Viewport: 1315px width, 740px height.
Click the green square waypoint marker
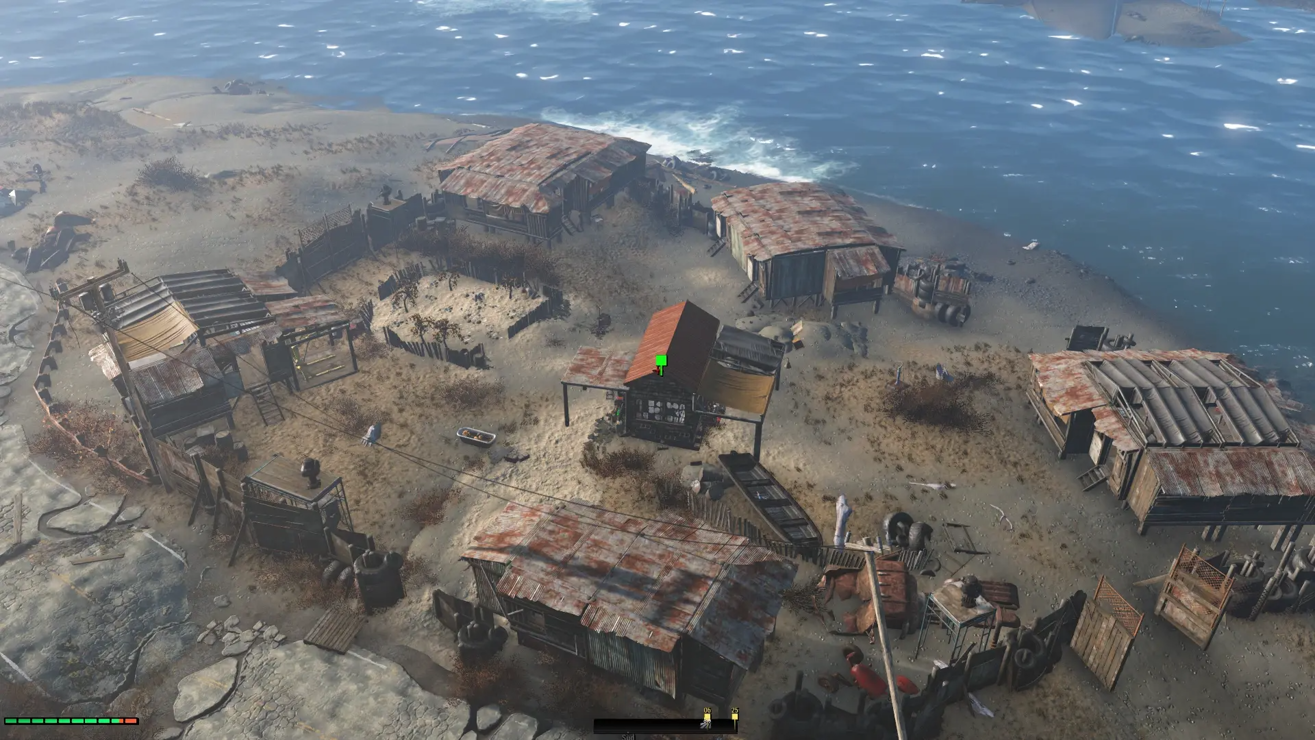[661, 361]
